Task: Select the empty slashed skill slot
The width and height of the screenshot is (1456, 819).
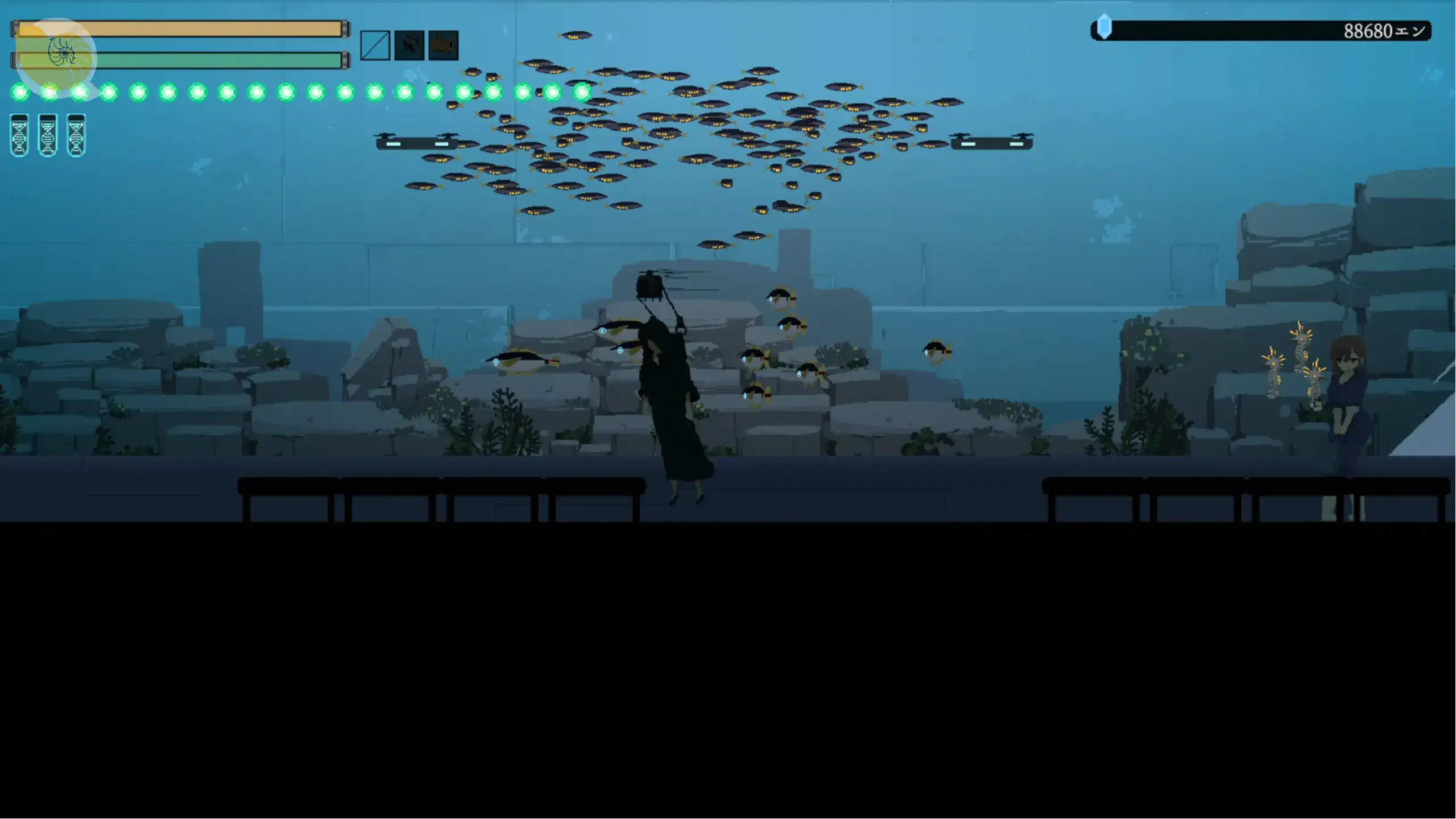Action: click(375, 45)
